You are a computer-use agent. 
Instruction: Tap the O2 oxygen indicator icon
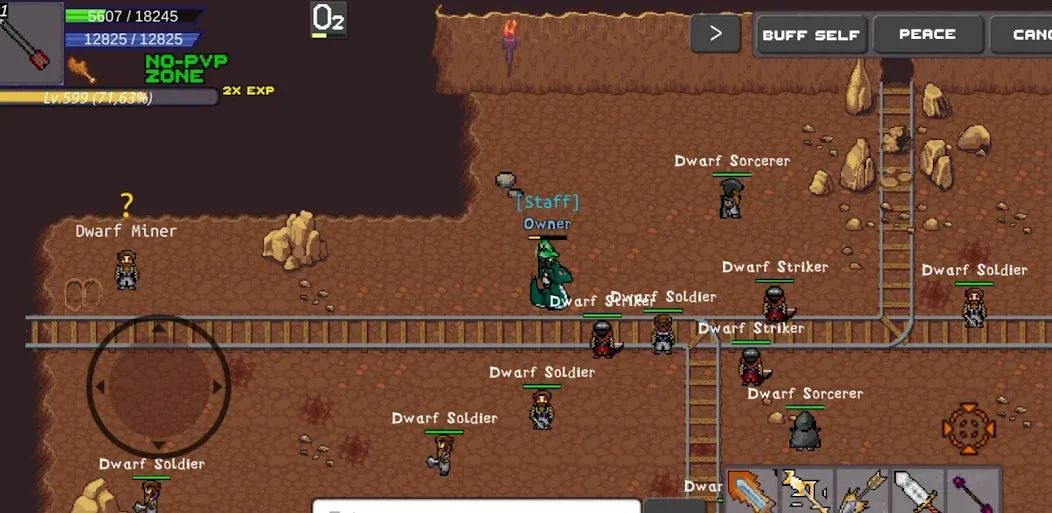click(x=328, y=19)
